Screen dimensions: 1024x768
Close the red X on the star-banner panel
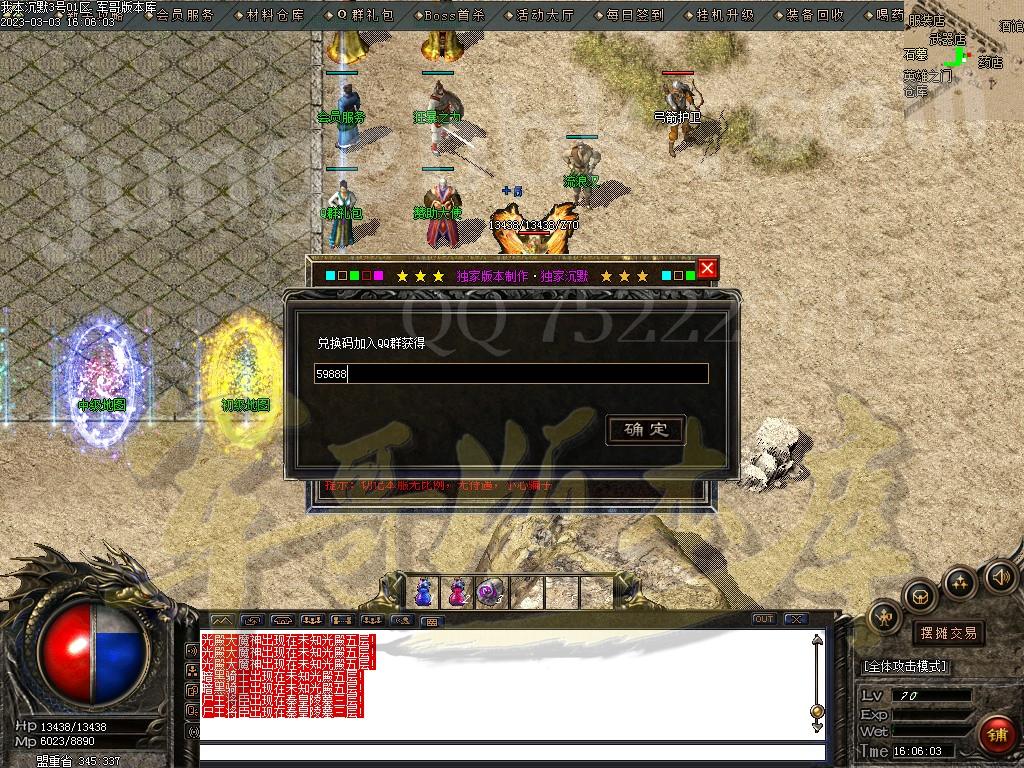(x=707, y=268)
